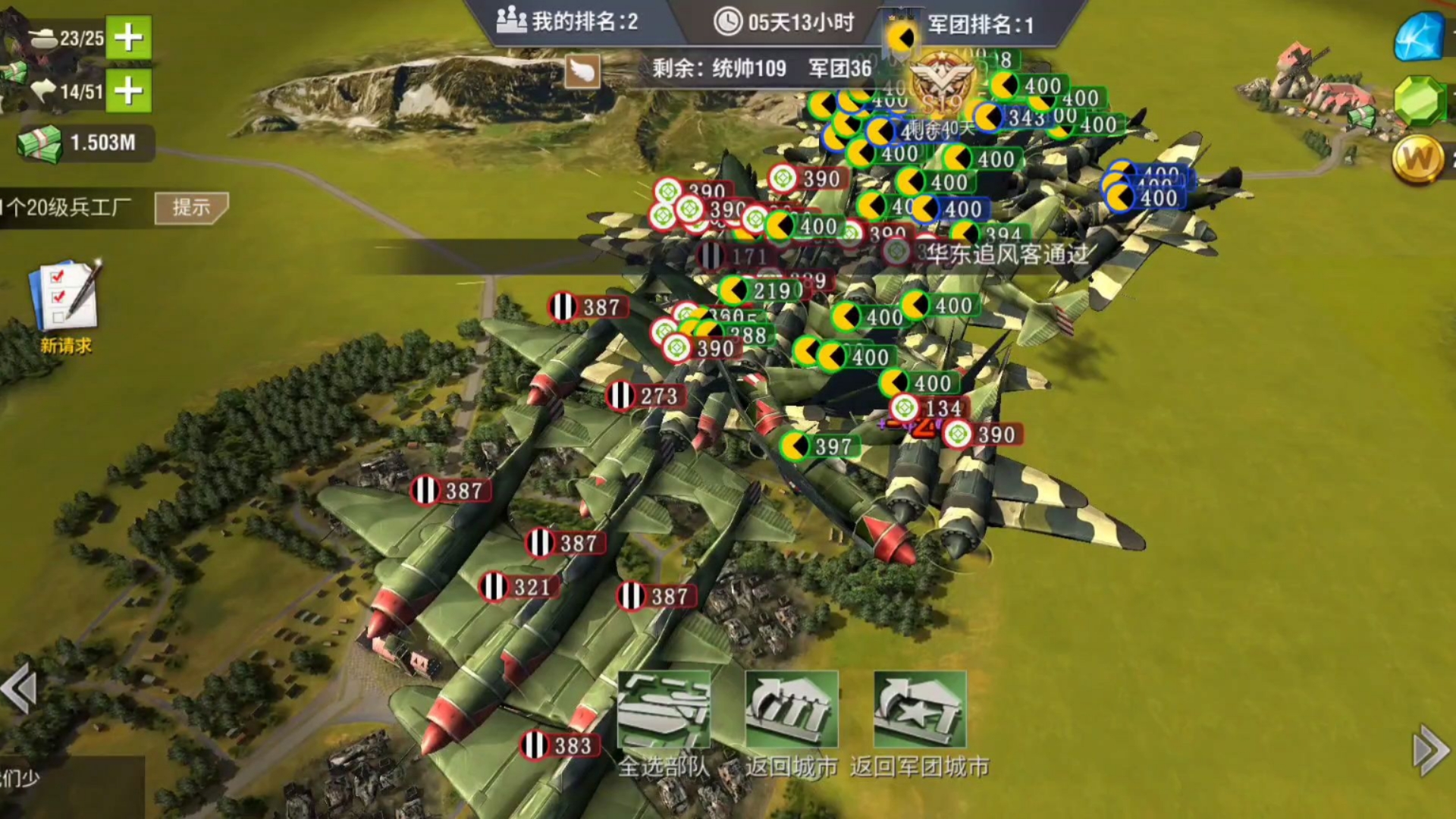Add more tank troop capacity with plus button
This screenshot has height=819, width=1456.
128,37
